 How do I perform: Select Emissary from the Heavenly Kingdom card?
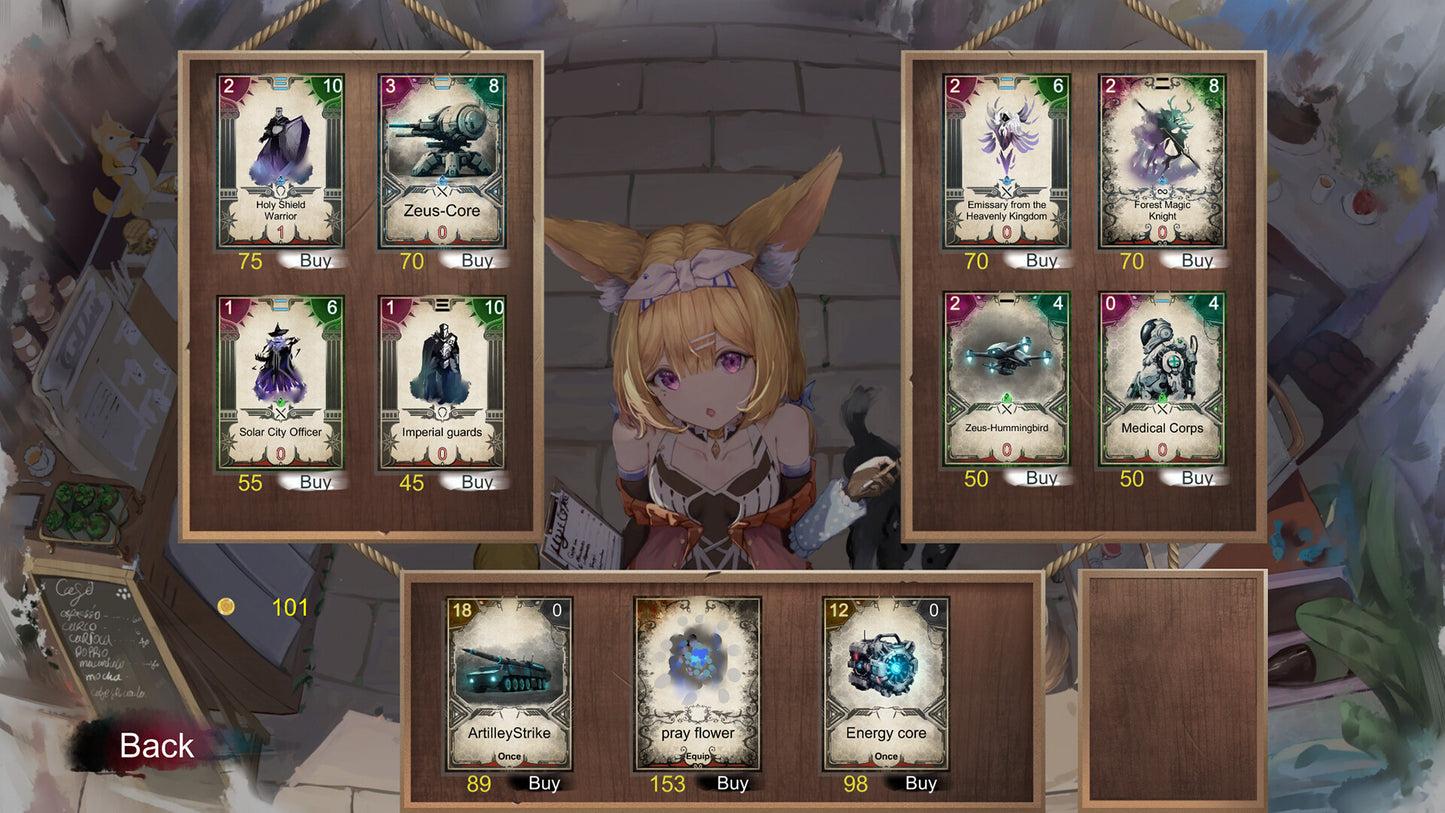1006,161
